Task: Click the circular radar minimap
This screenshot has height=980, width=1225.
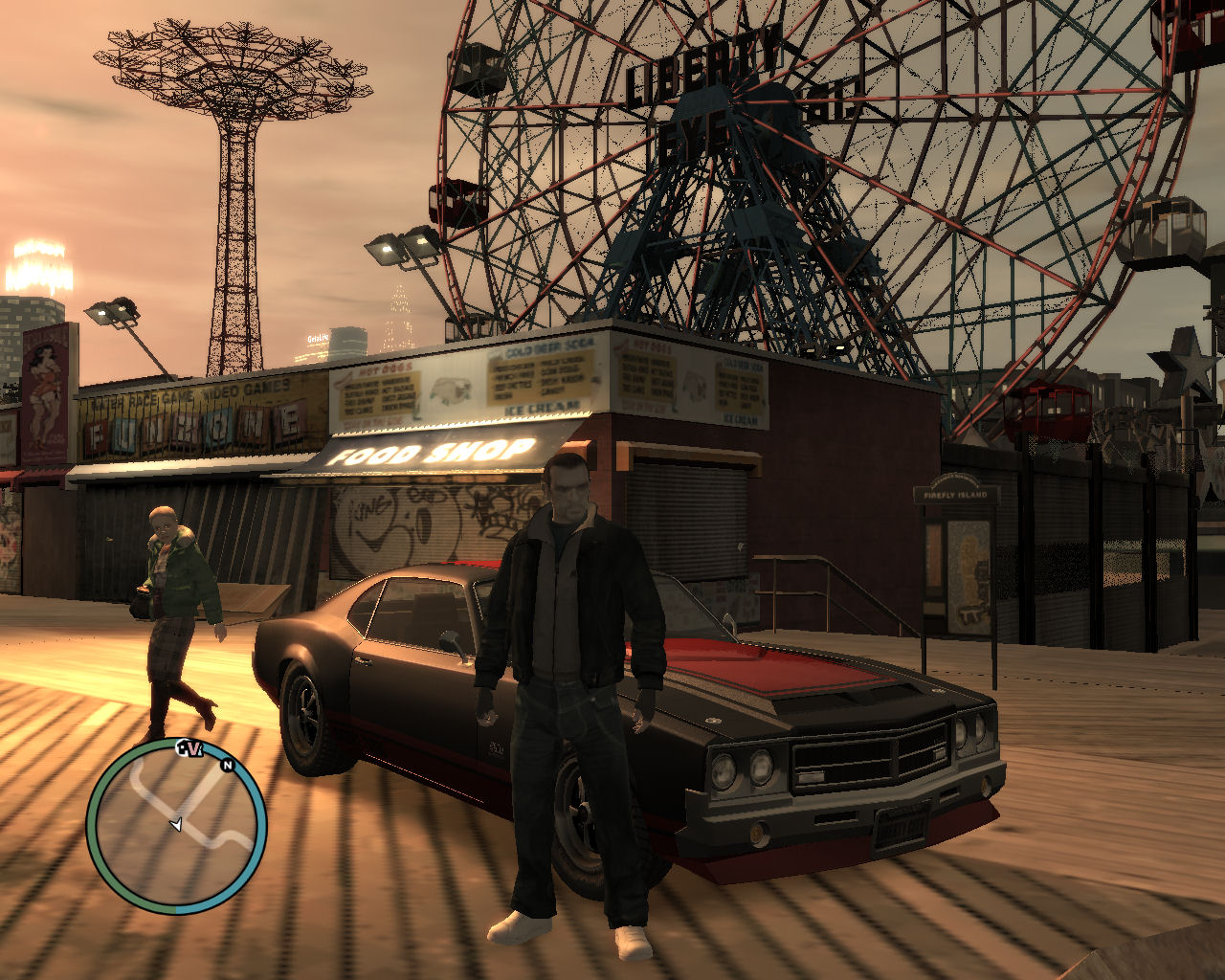Action: click(x=176, y=827)
